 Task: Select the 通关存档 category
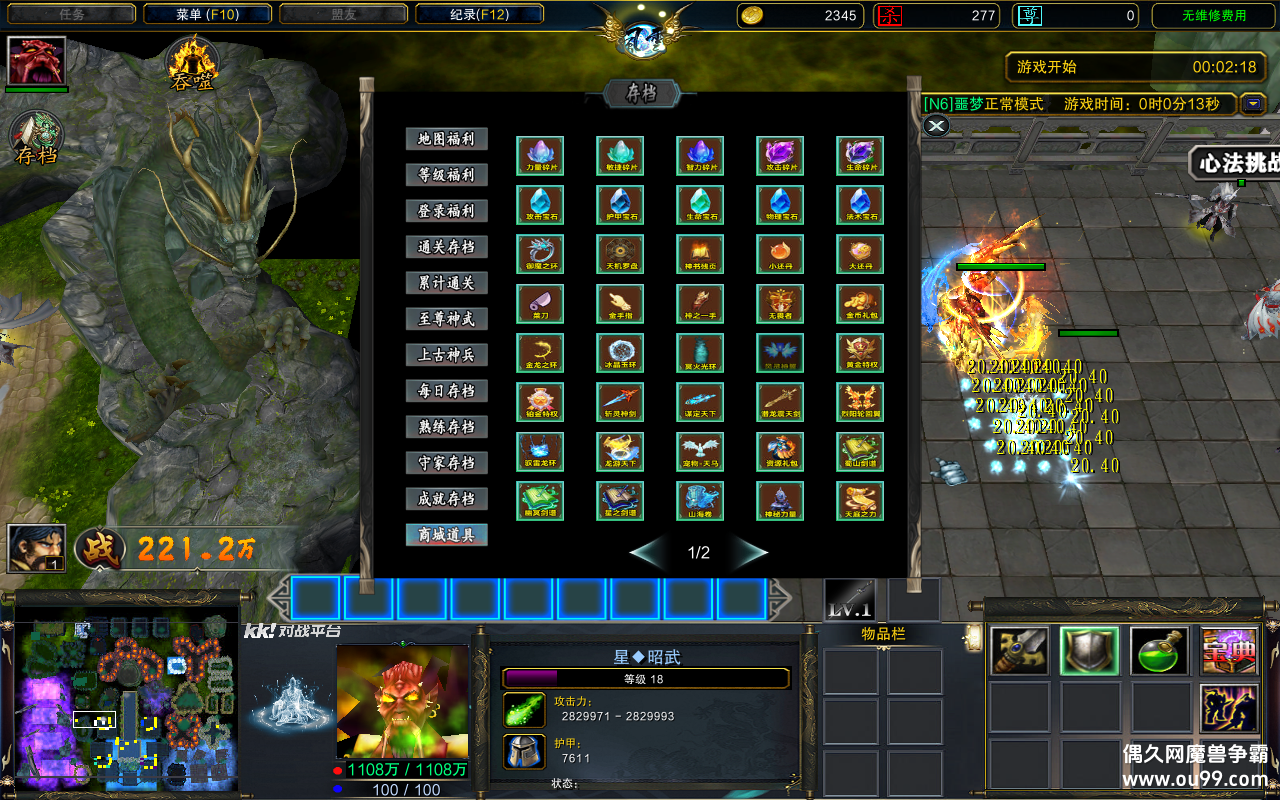click(446, 247)
